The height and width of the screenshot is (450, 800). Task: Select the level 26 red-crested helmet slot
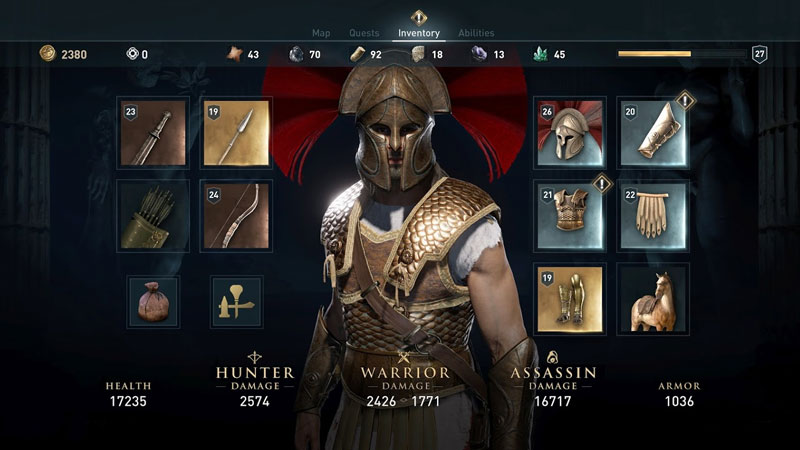click(570, 132)
